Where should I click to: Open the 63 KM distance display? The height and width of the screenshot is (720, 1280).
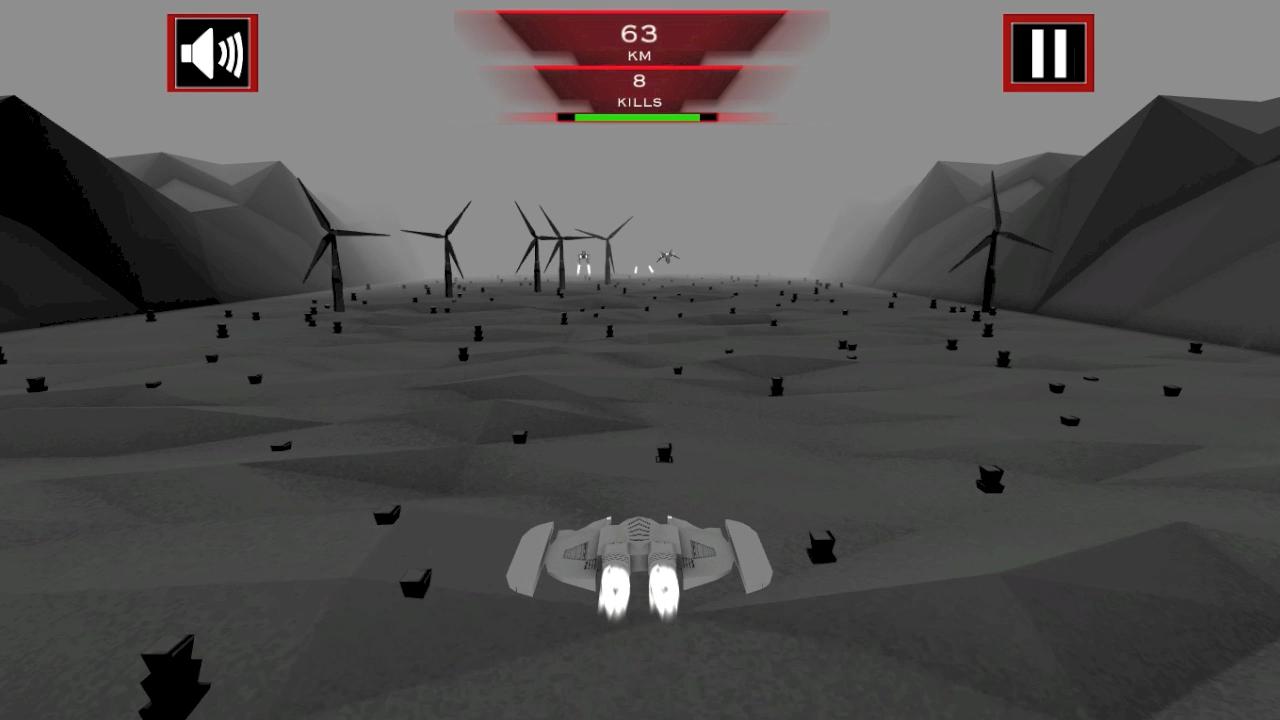click(640, 38)
